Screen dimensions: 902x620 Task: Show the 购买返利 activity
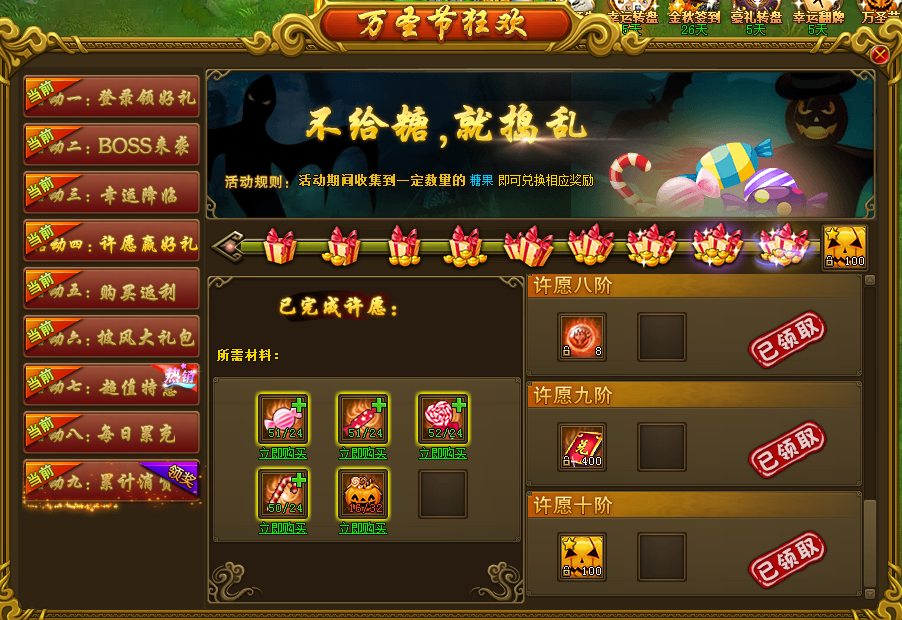tap(112, 289)
